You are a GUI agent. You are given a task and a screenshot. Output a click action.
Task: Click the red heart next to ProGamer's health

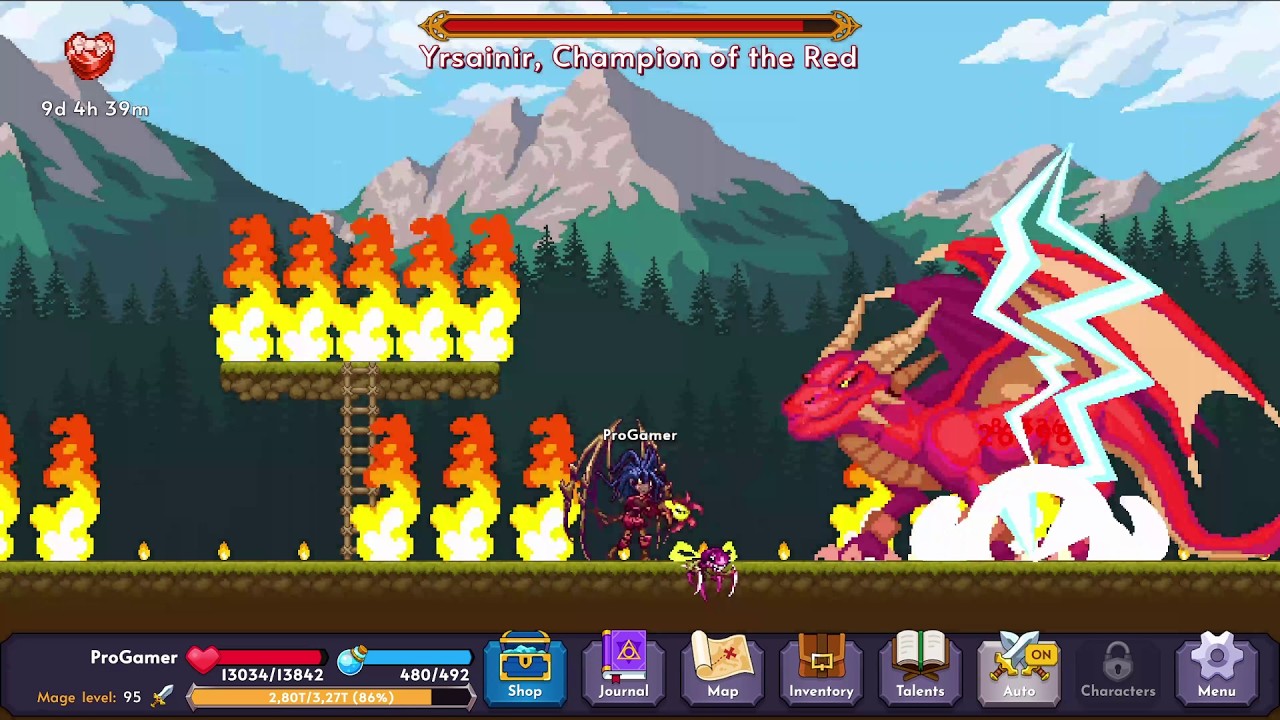[202, 657]
